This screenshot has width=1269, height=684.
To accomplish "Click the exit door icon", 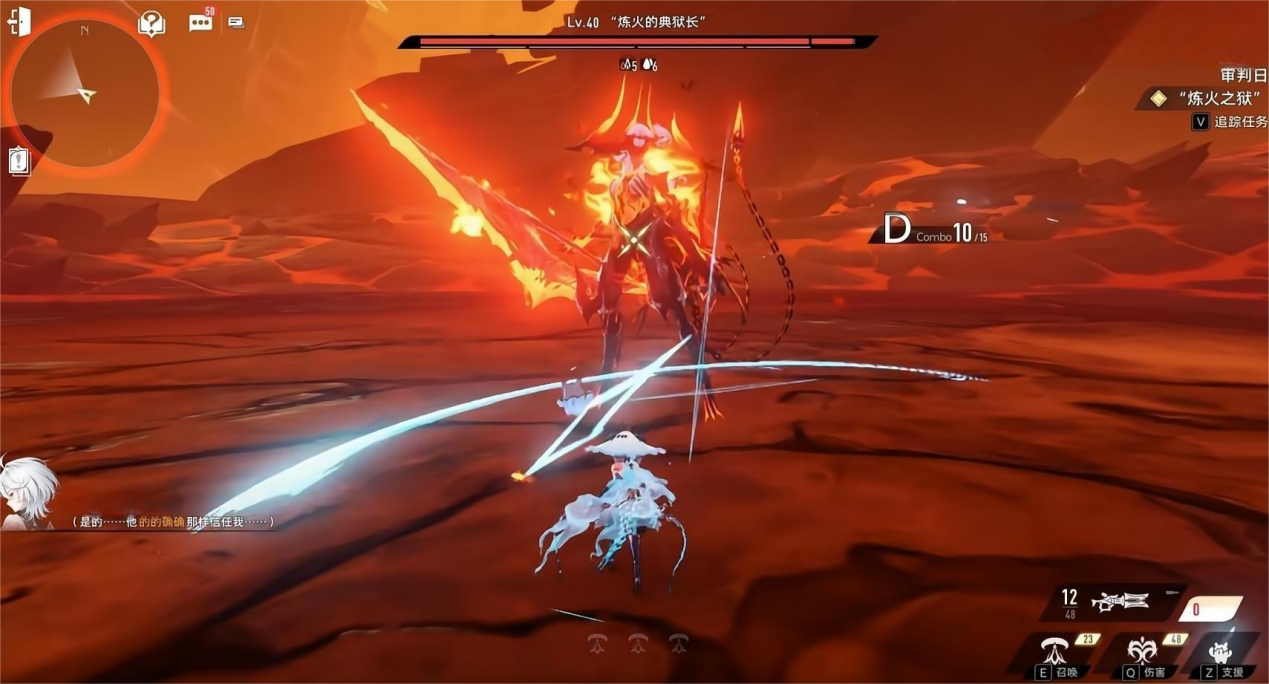I will [19, 22].
